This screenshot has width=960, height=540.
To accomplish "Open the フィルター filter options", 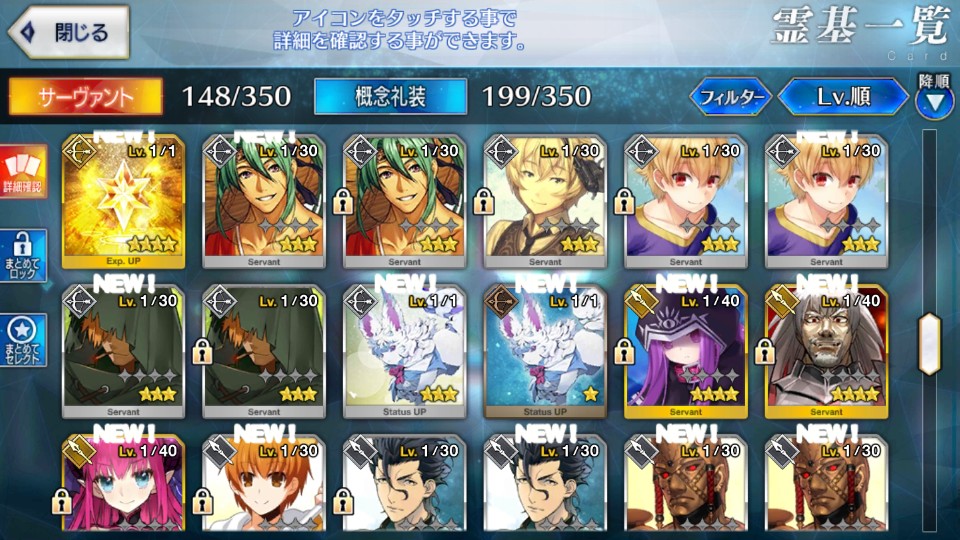I will pos(731,97).
